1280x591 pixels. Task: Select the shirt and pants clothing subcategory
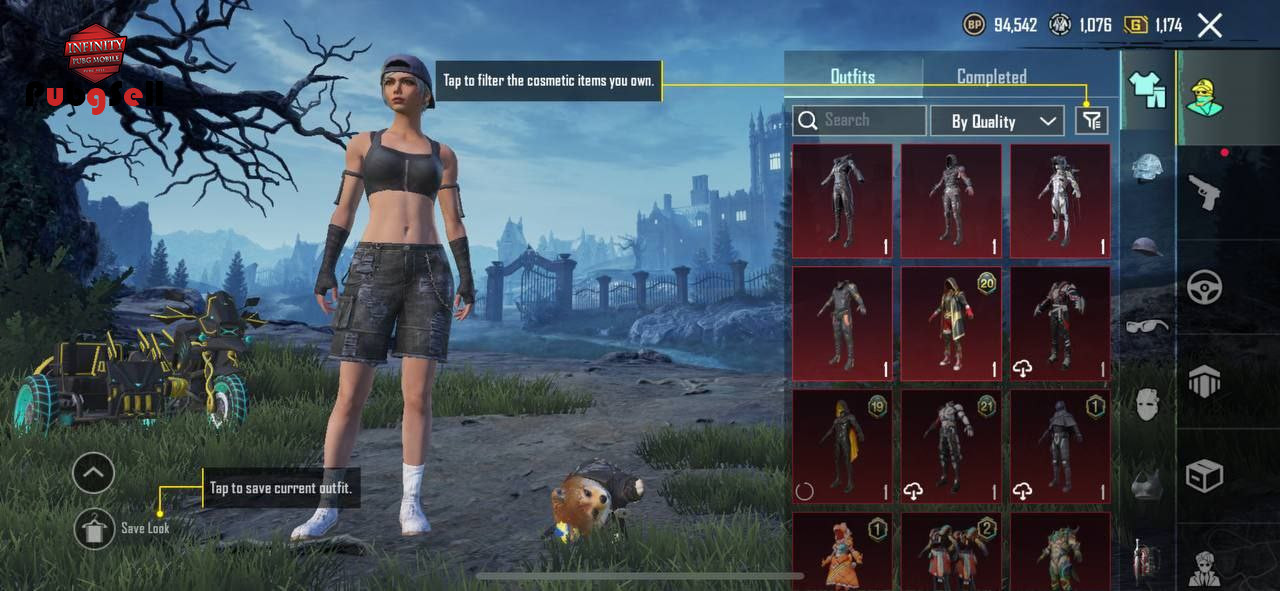1147,90
